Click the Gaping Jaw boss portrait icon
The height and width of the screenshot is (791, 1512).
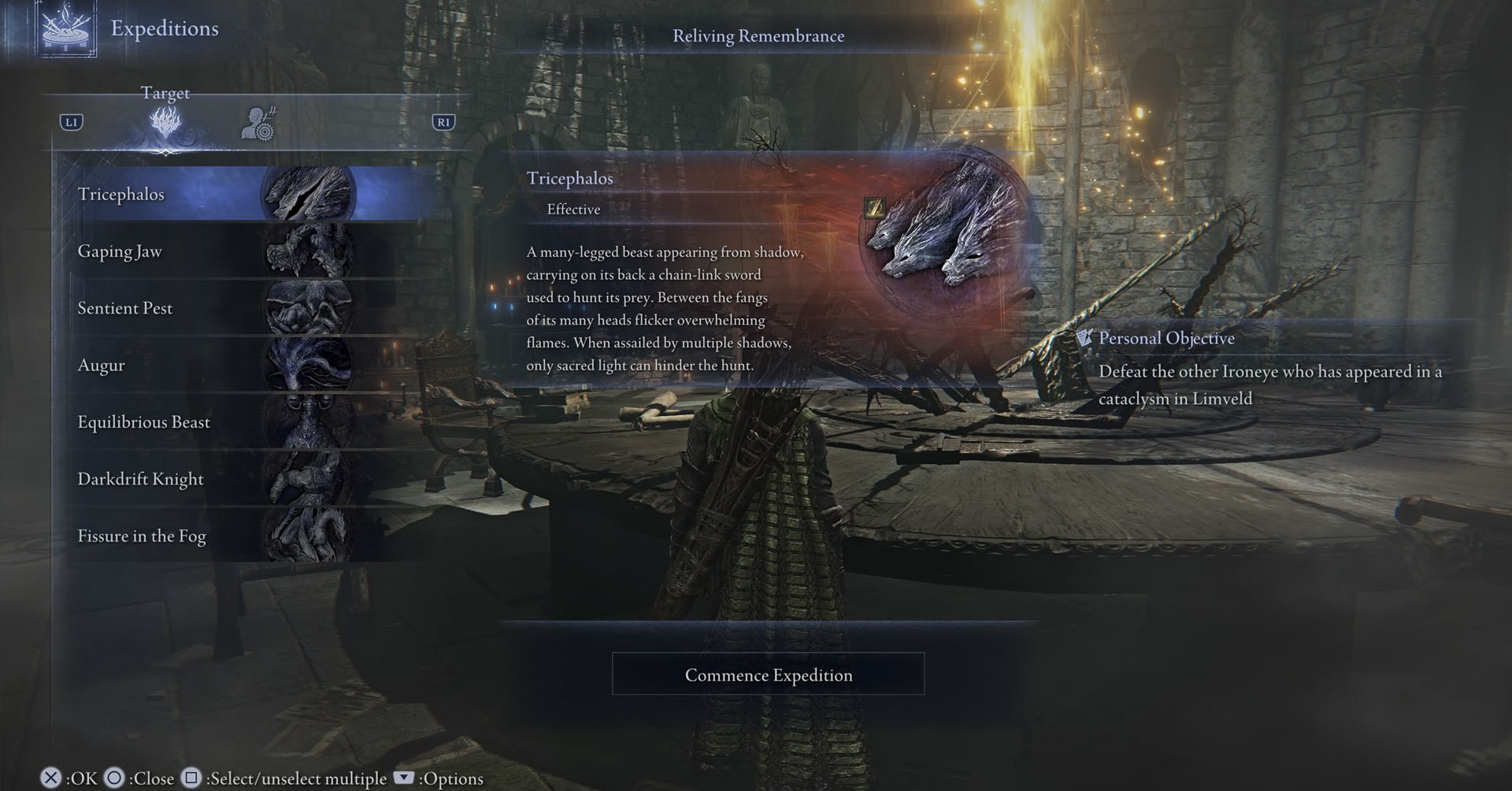tap(307, 251)
